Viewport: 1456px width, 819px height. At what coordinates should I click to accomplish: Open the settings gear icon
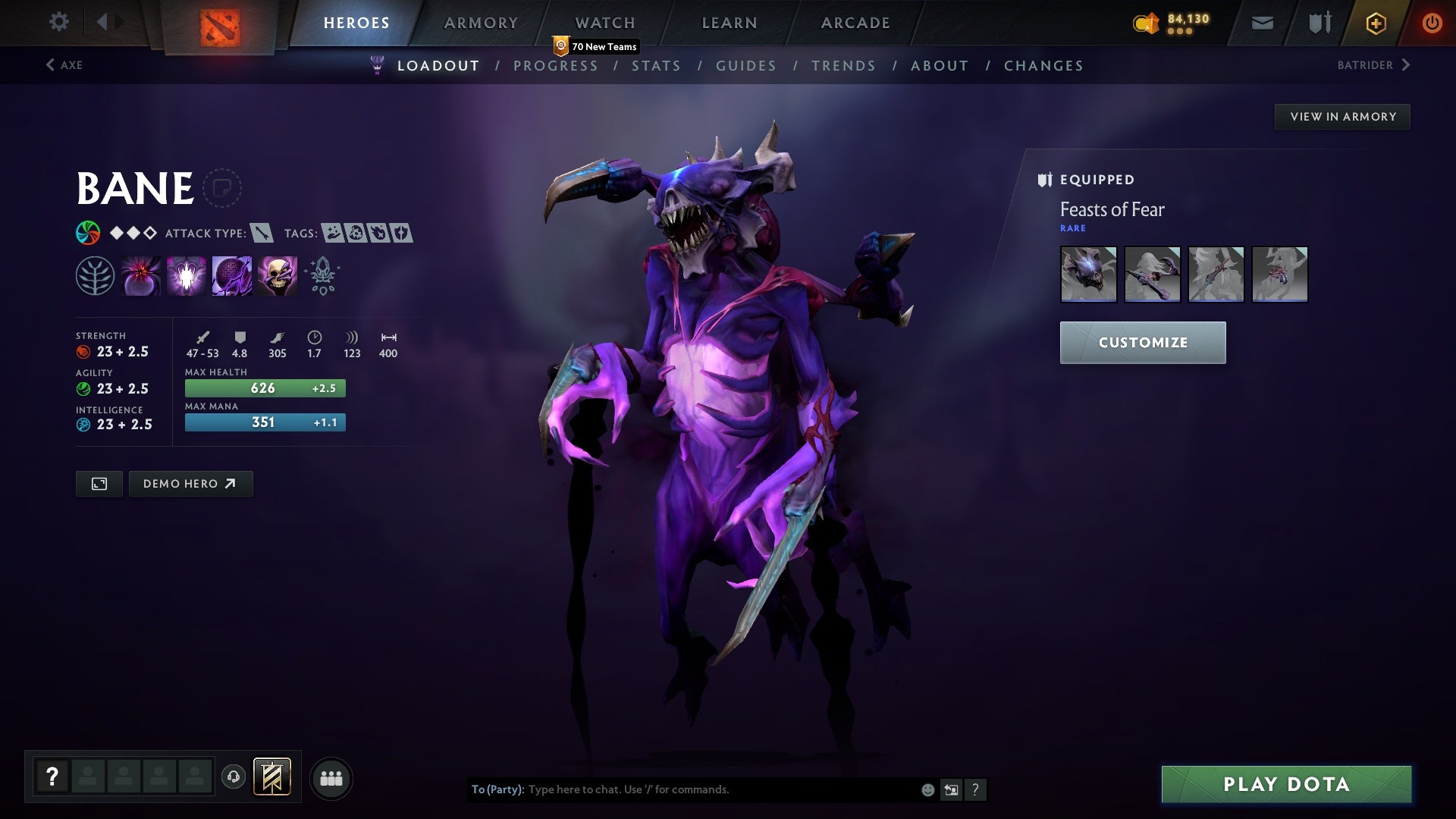point(59,22)
